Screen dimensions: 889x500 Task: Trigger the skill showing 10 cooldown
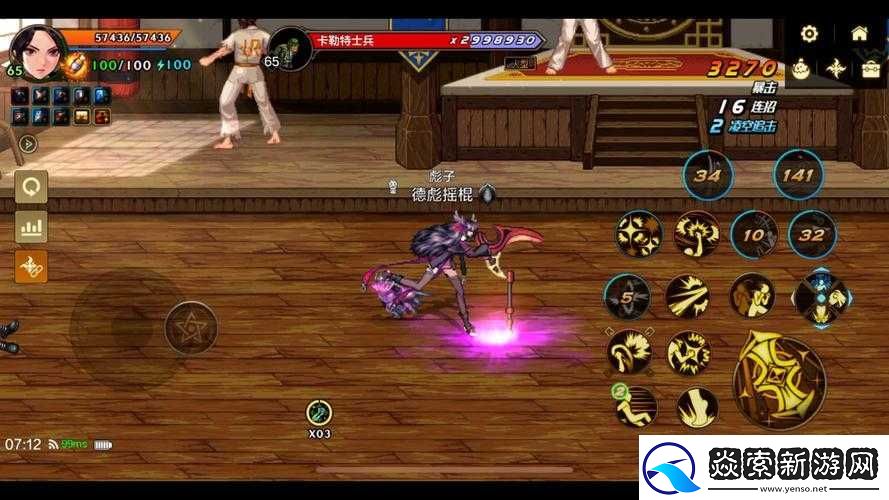coord(754,236)
